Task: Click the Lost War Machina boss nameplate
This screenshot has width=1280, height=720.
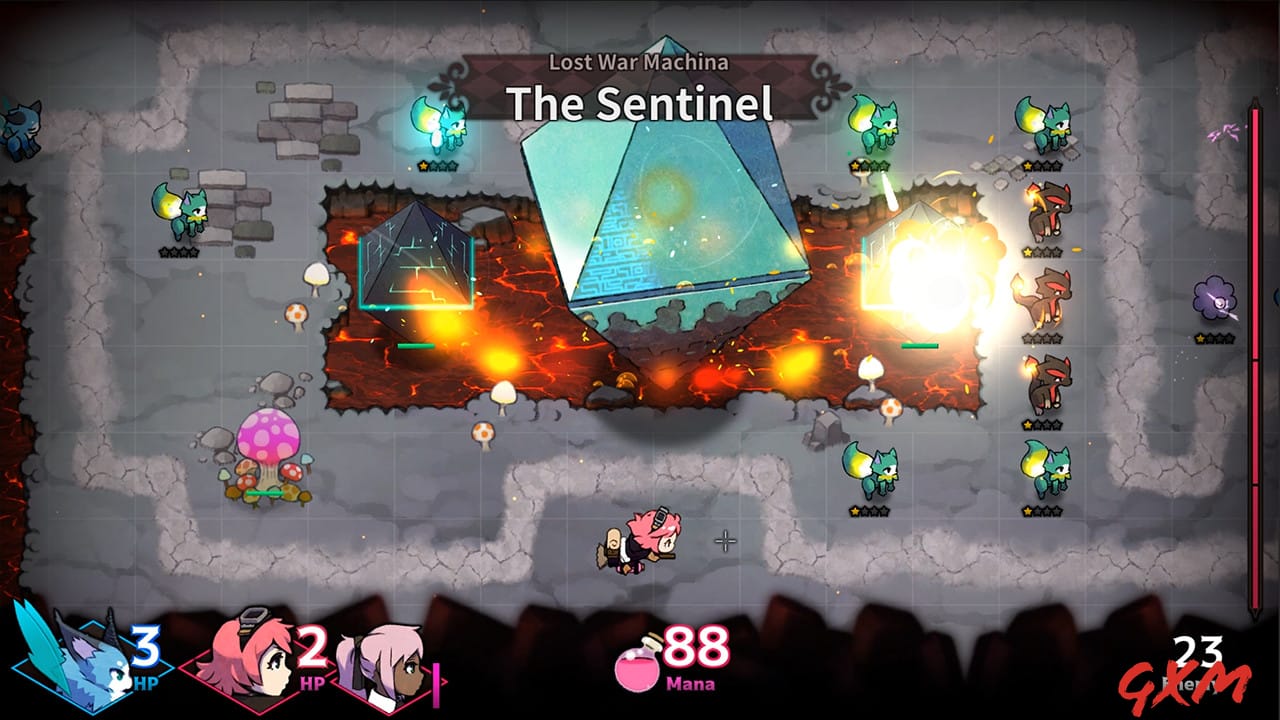Action: click(640, 63)
